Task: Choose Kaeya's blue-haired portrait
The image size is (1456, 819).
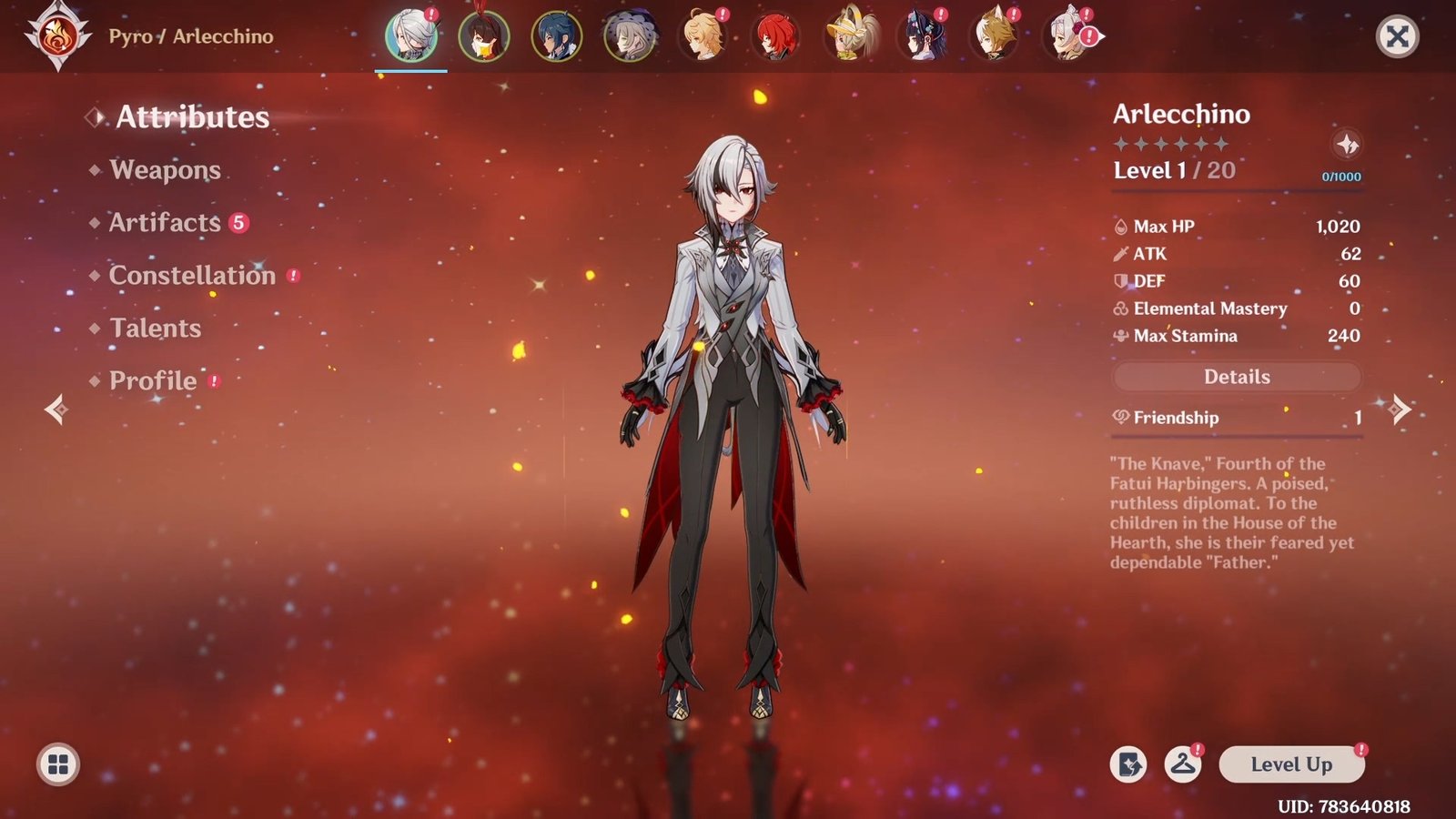Action: click(556, 36)
